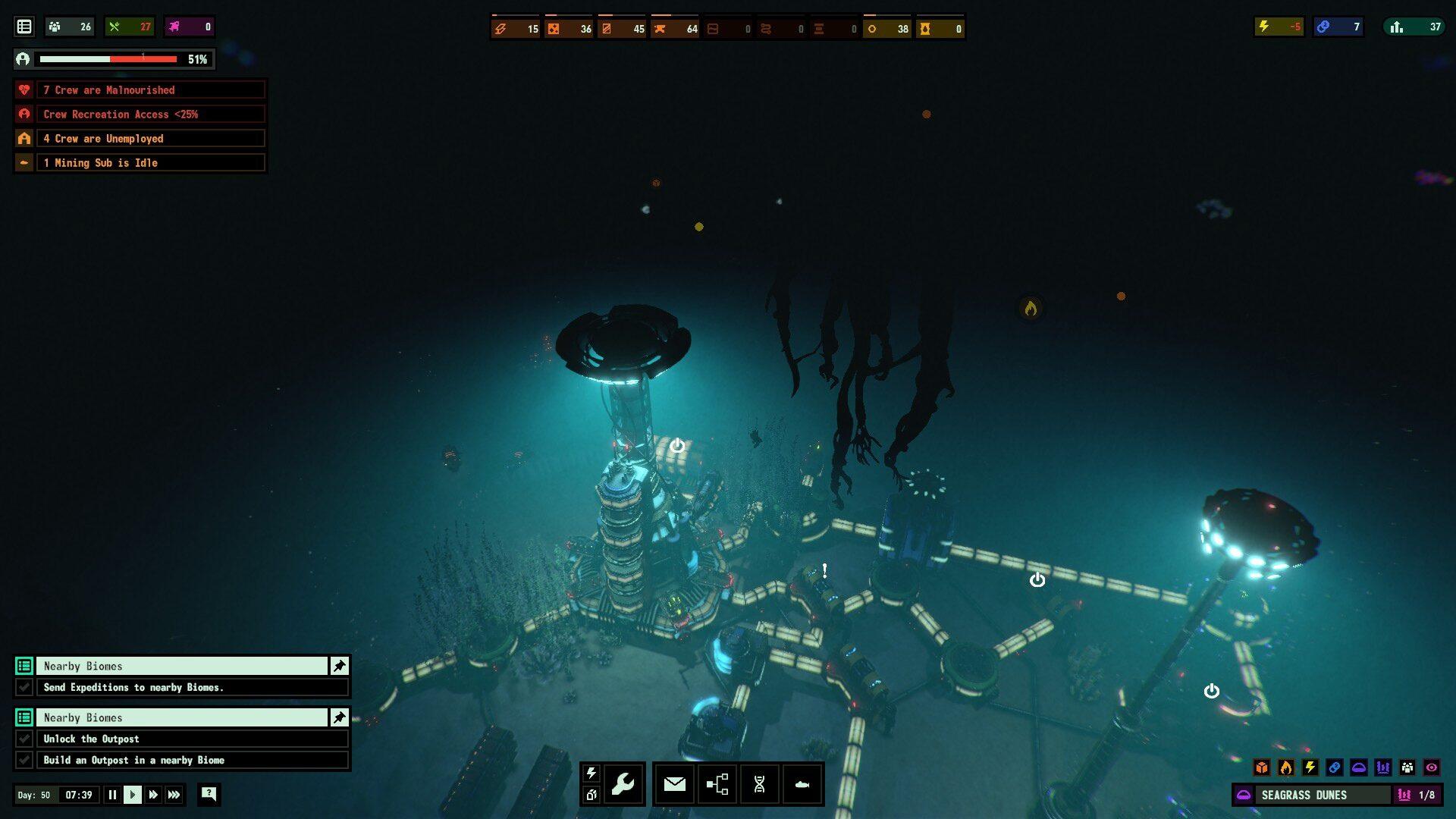
Task: Switch to double fast-forward speed
Action: [x=153, y=795]
